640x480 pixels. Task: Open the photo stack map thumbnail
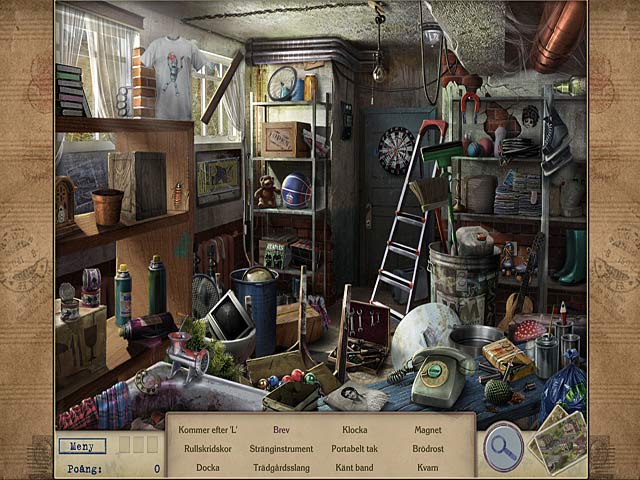559,440
